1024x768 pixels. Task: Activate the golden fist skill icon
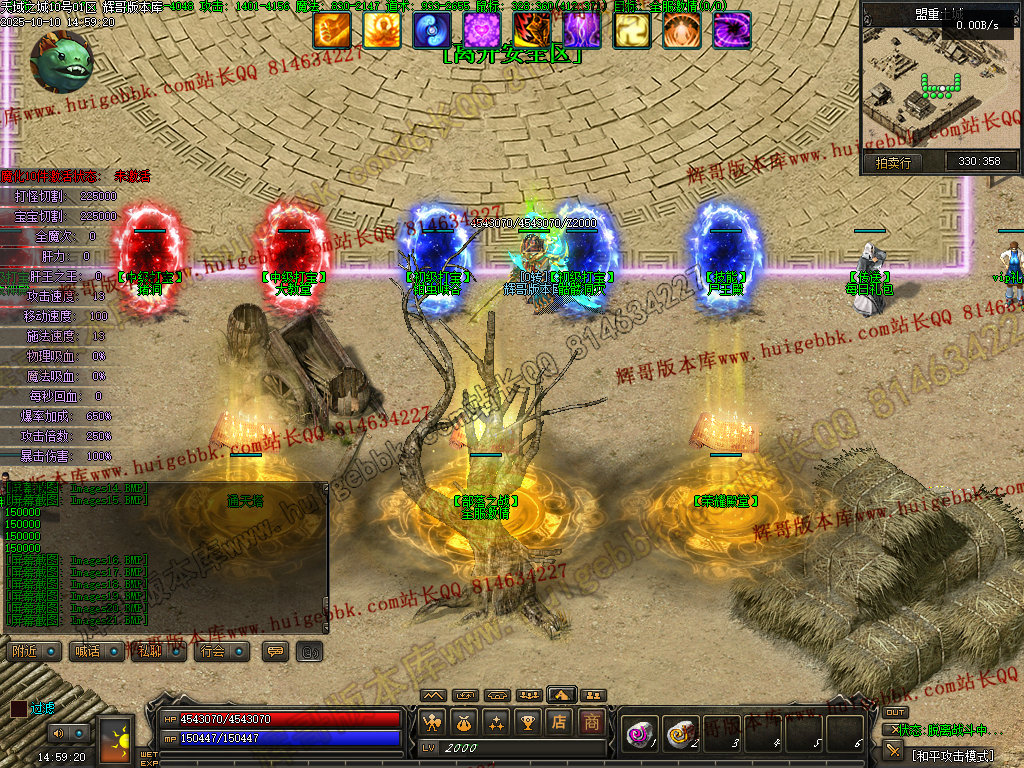[331, 30]
